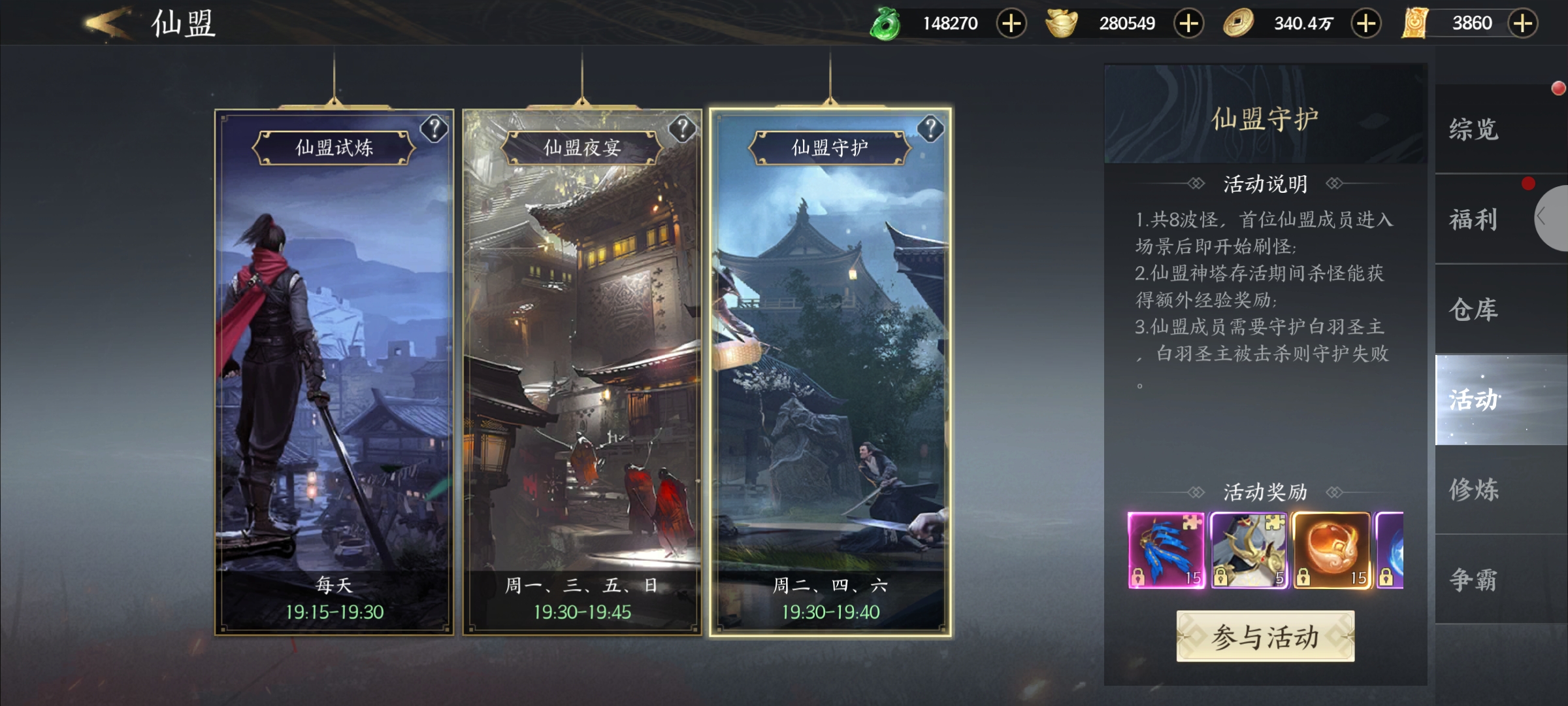
Task: Inspect the blue feather fragment reward
Action: [x=1166, y=550]
